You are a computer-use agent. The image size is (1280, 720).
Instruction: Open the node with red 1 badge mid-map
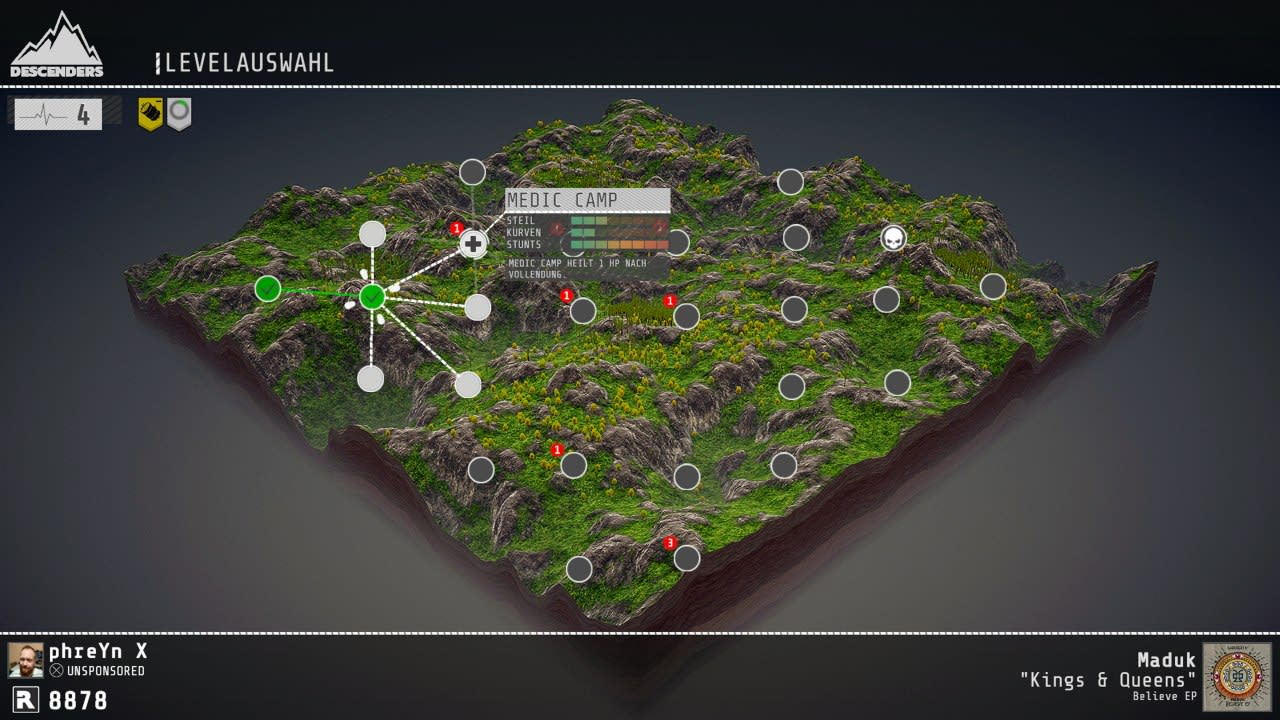[x=582, y=310]
